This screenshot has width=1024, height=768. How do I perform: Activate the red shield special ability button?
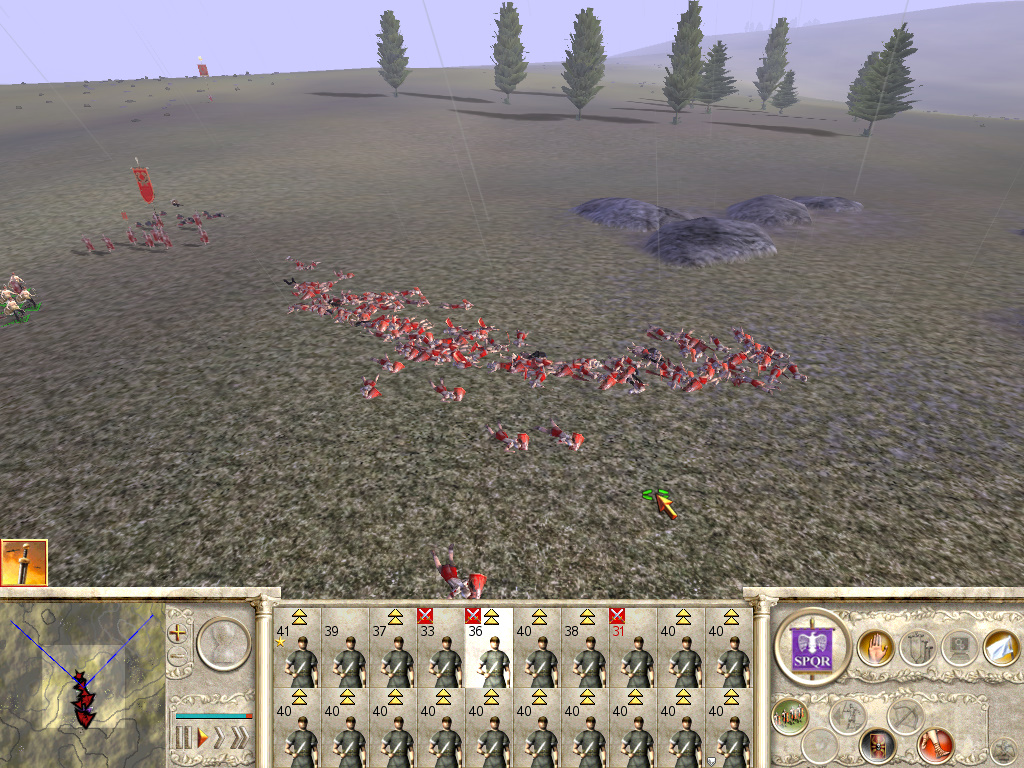(876, 745)
